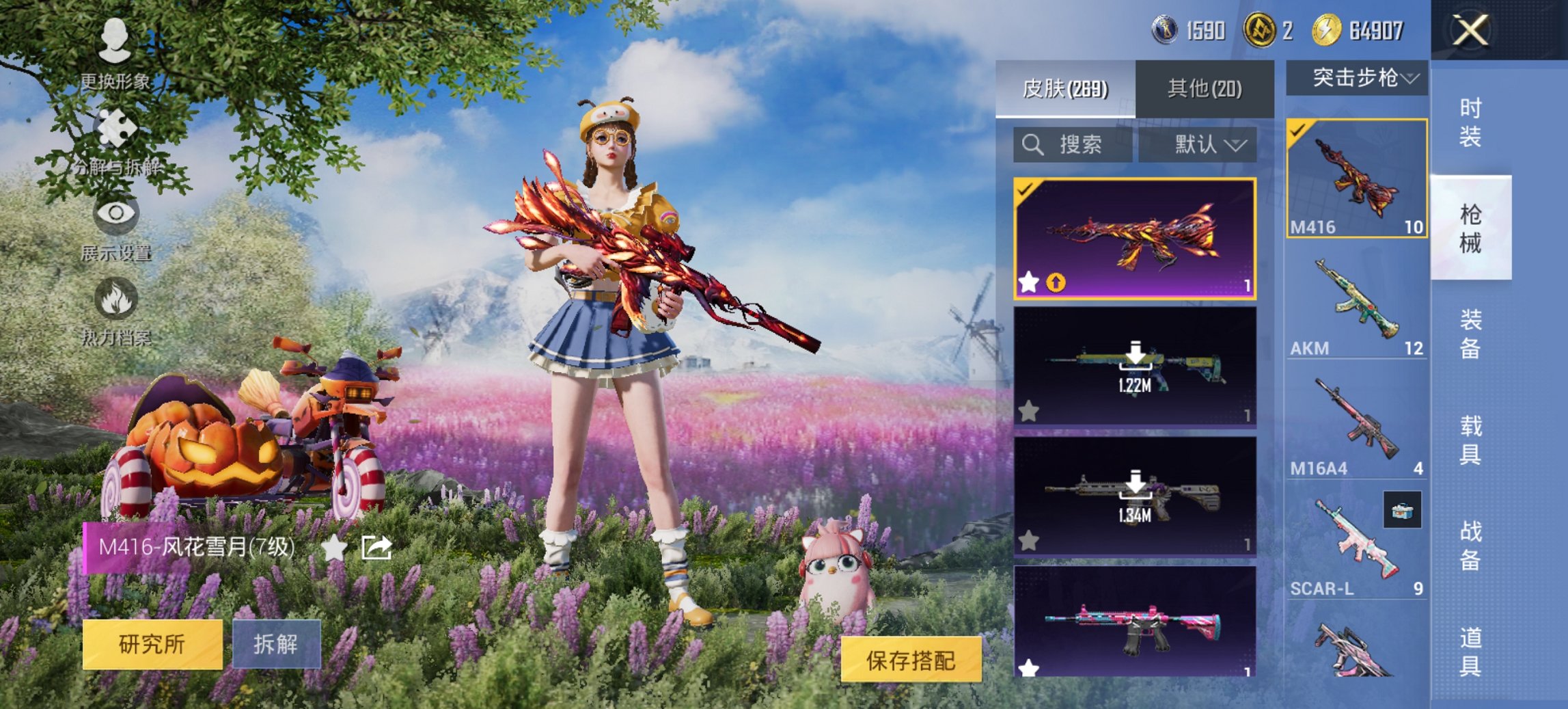The height and width of the screenshot is (709, 1568).
Task: Select the 分解与拆解 dismantle icon
Action: [116, 126]
